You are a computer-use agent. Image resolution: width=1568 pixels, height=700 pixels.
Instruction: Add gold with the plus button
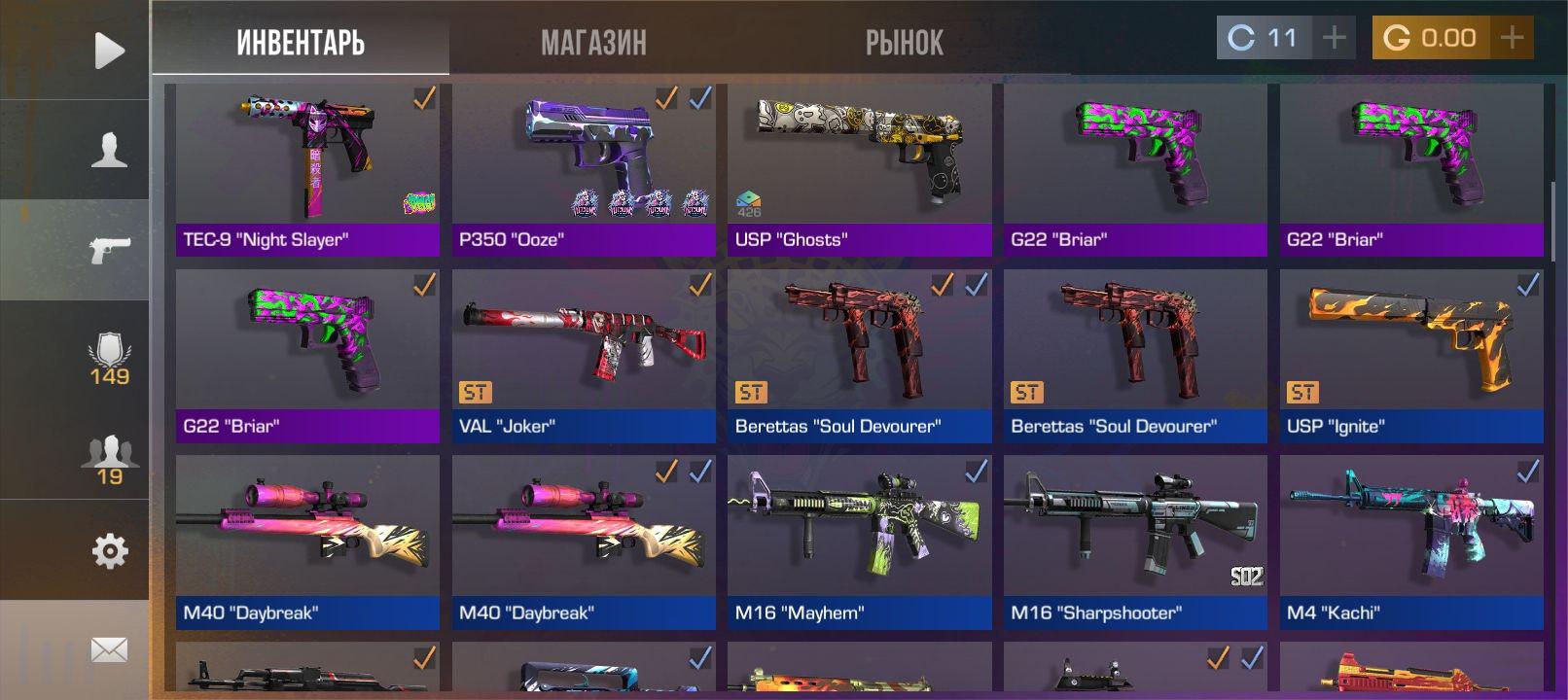(x=1512, y=38)
